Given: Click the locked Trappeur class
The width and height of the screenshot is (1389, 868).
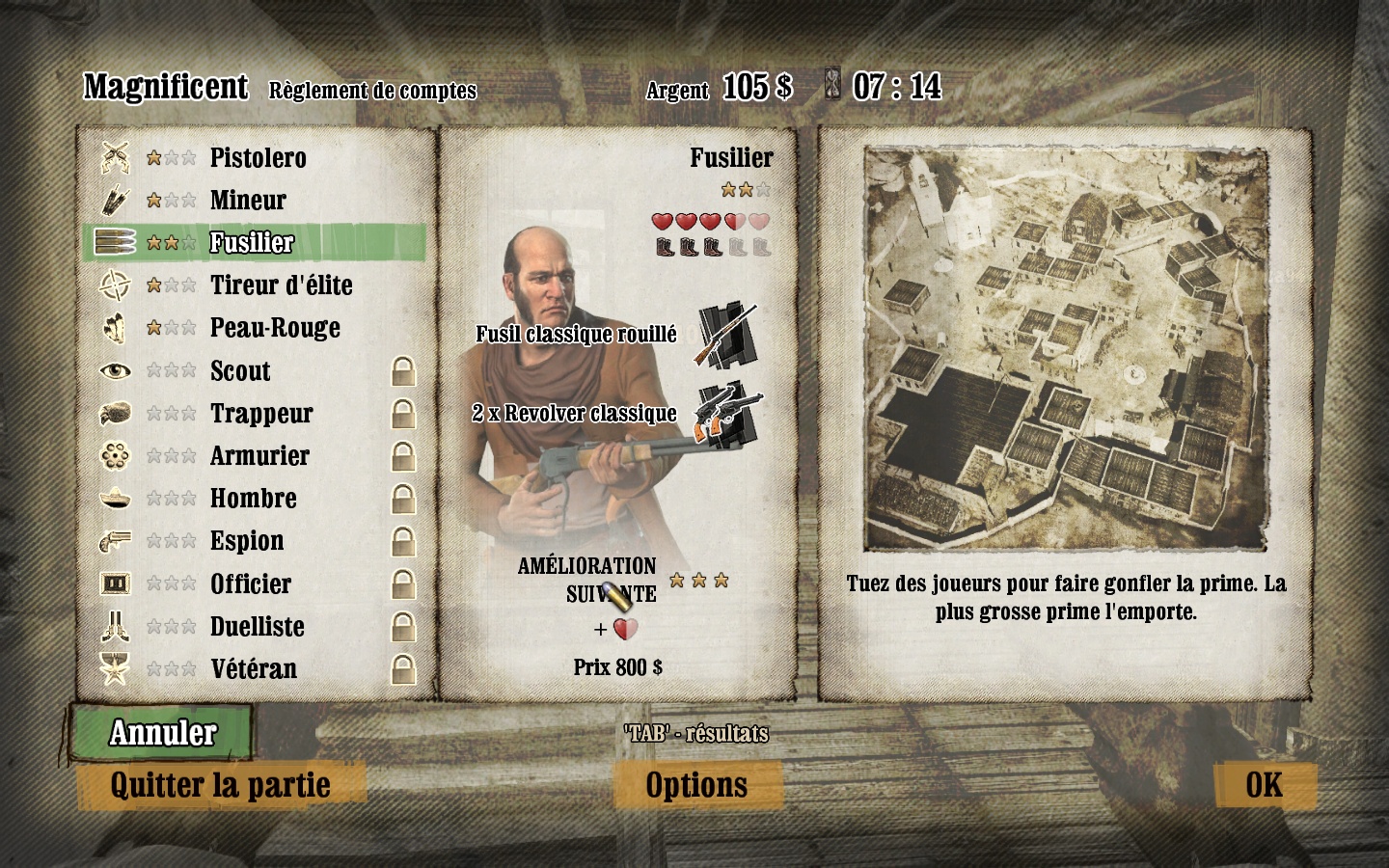Looking at the screenshot, I should [x=261, y=414].
